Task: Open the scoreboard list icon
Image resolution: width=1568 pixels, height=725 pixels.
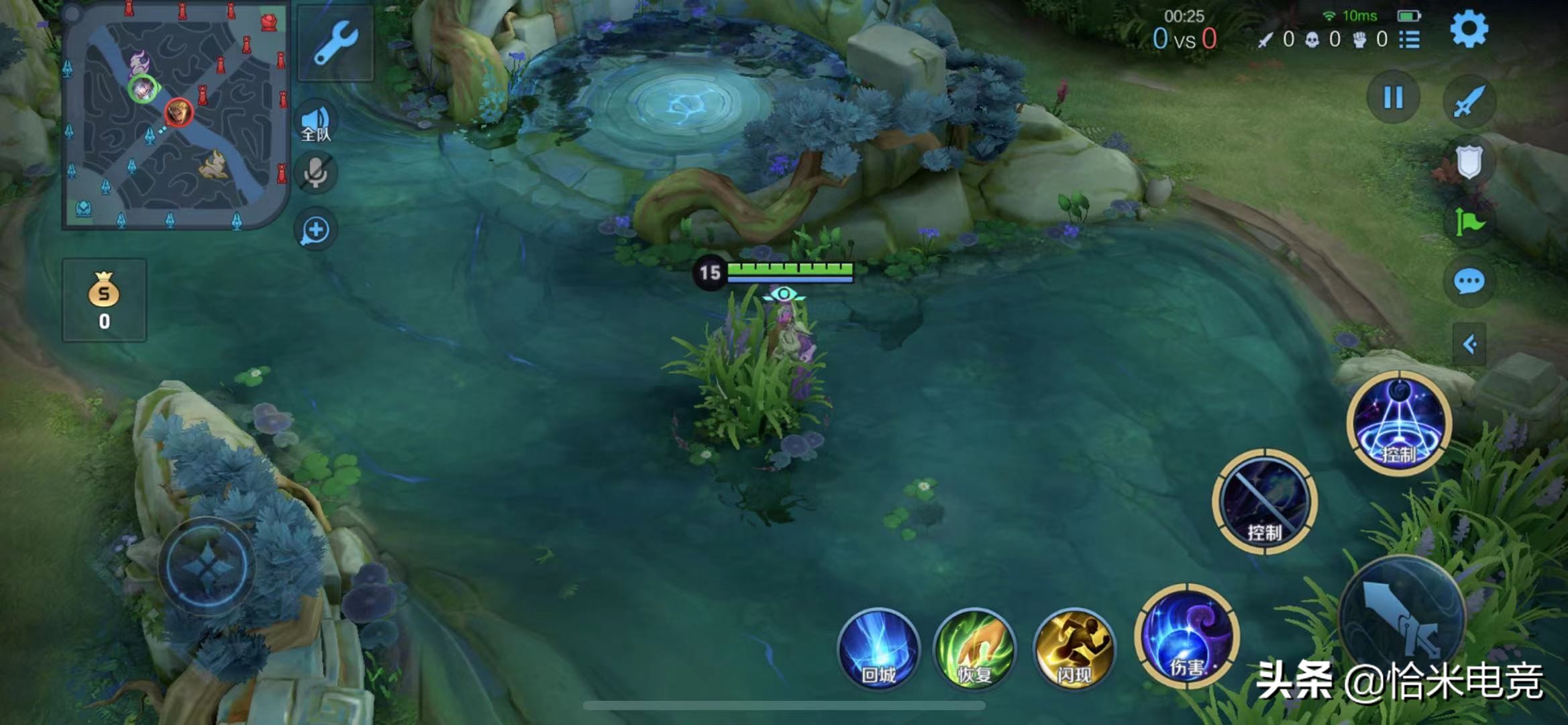Action: [x=1410, y=40]
